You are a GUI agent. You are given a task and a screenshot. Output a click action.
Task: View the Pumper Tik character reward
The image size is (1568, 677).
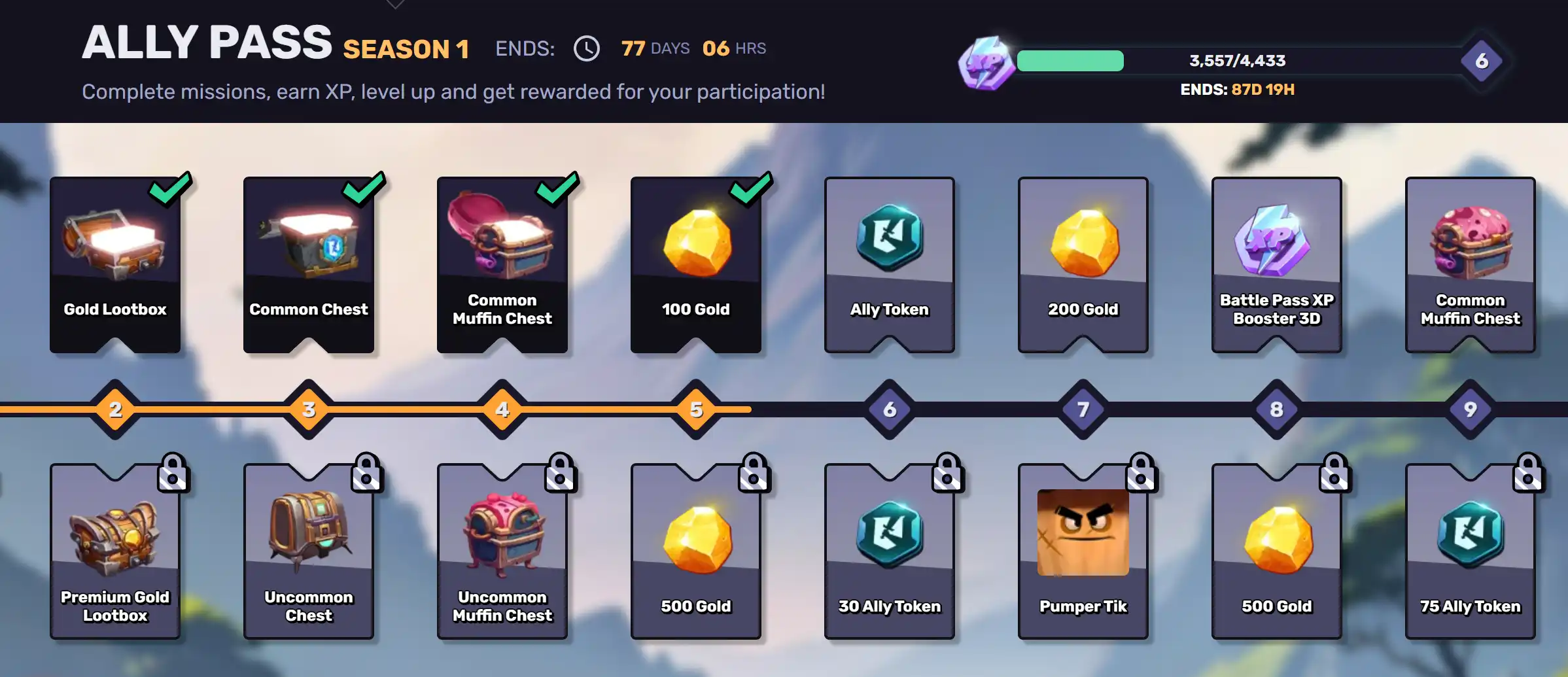pos(1083,551)
